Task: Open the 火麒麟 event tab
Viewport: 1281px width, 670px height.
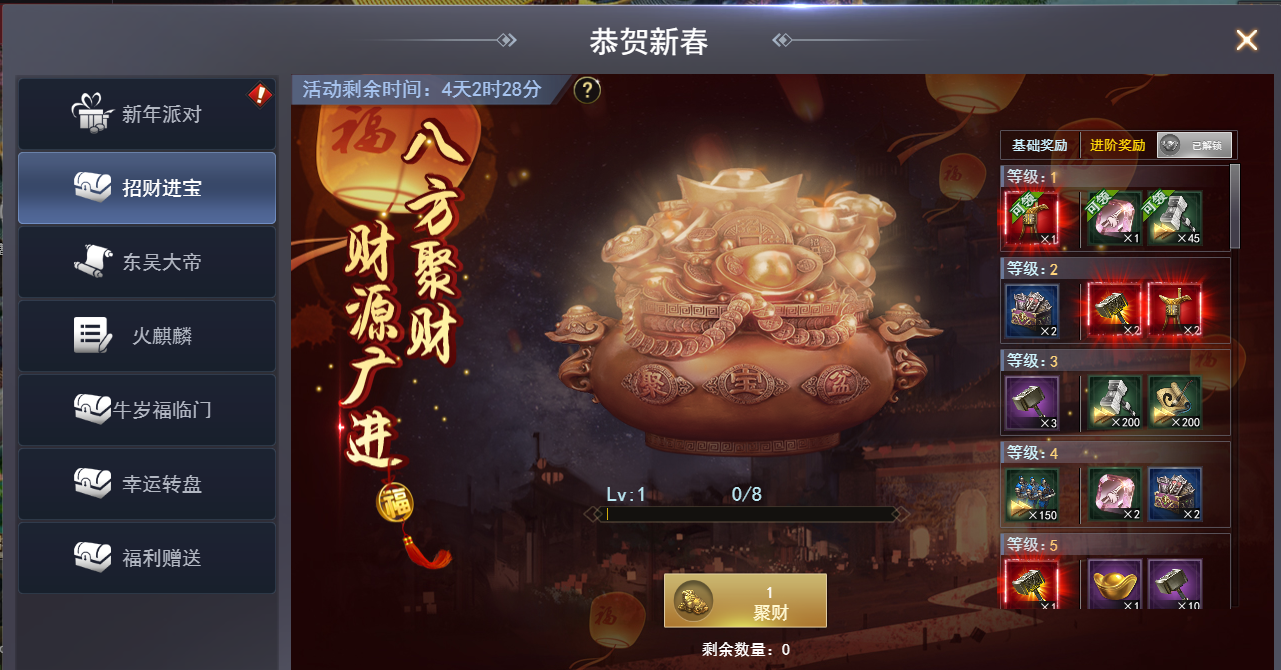Action: [147, 336]
